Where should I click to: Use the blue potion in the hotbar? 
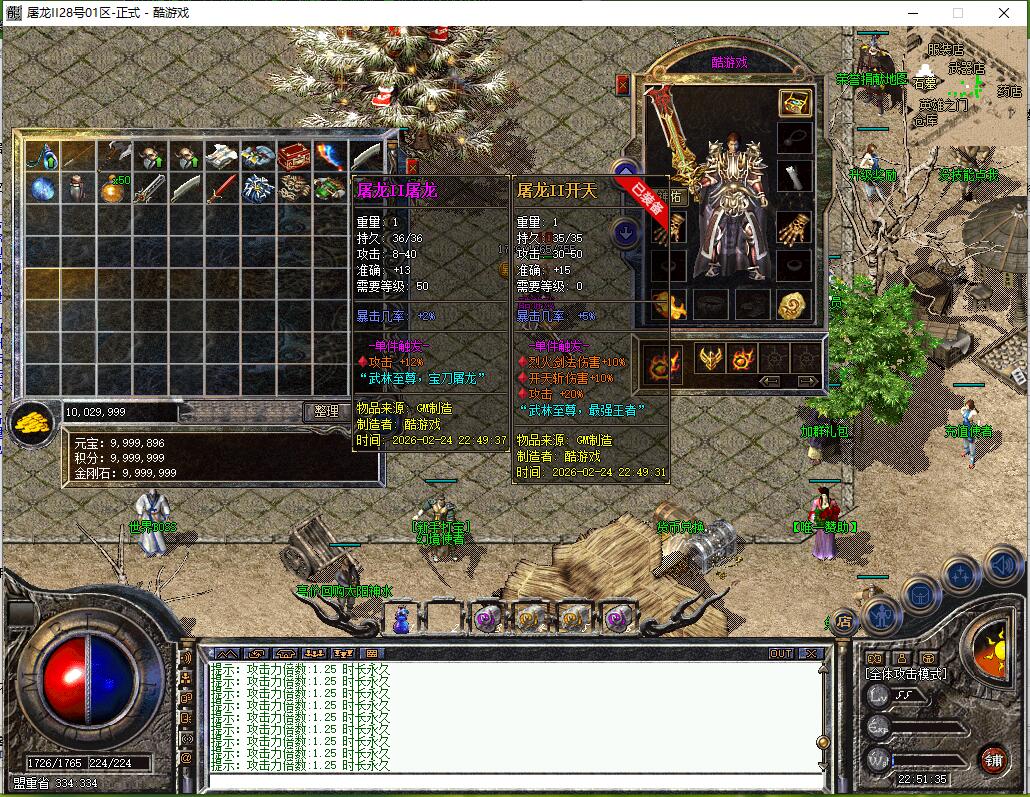[402, 618]
